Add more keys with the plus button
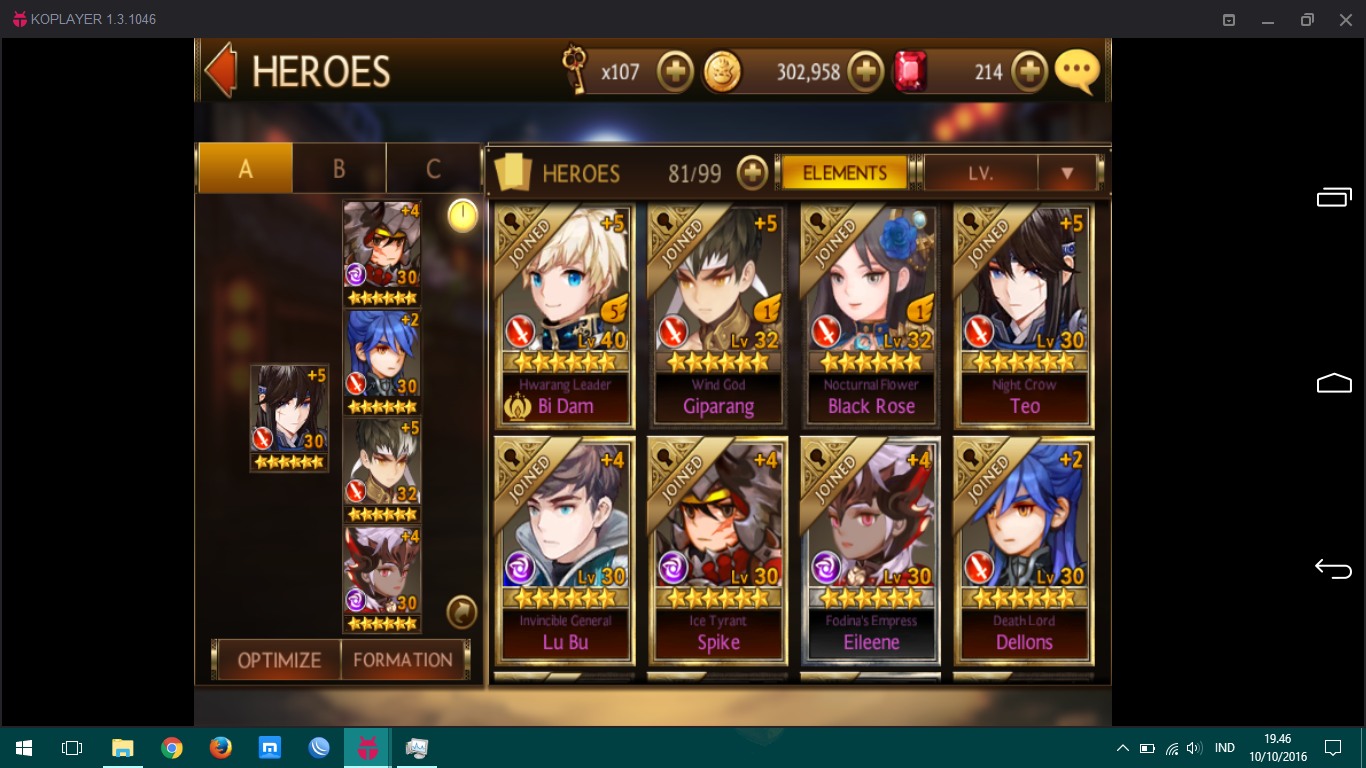1366x768 pixels. (x=676, y=72)
